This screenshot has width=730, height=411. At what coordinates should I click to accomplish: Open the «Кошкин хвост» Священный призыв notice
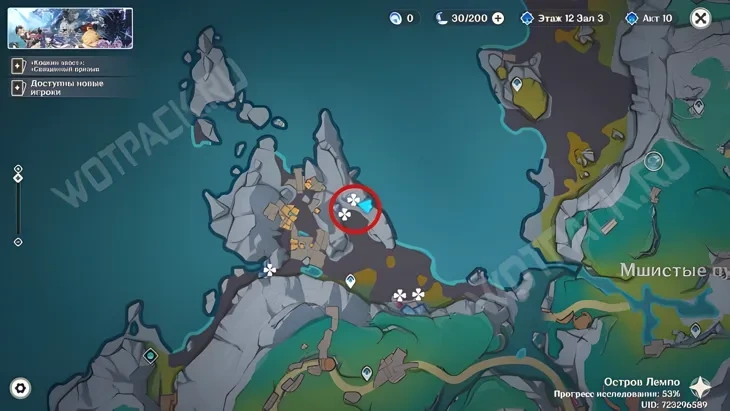(x=58, y=65)
